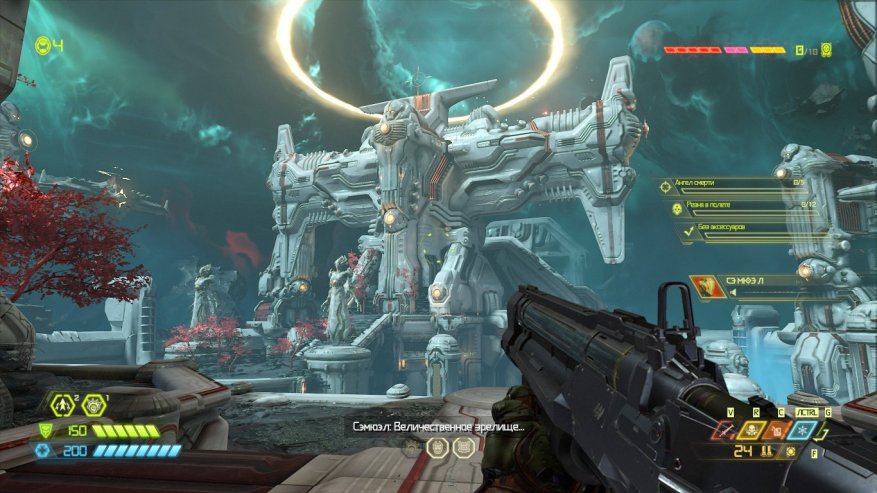
Task: Select the green gear-shaped hexagon rune
Action: click(93, 405)
